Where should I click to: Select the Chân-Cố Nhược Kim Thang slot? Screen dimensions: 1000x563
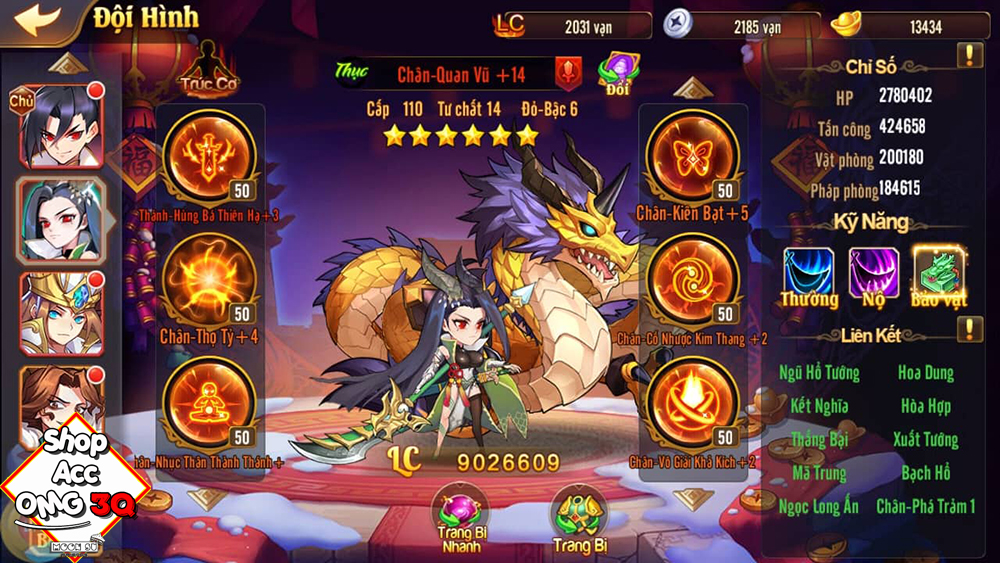[x=692, y=278]
